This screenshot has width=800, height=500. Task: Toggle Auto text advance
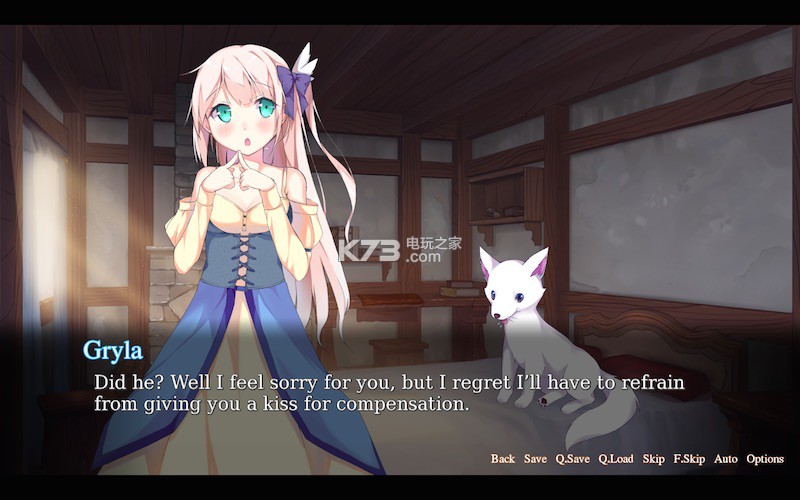[726, 459]
